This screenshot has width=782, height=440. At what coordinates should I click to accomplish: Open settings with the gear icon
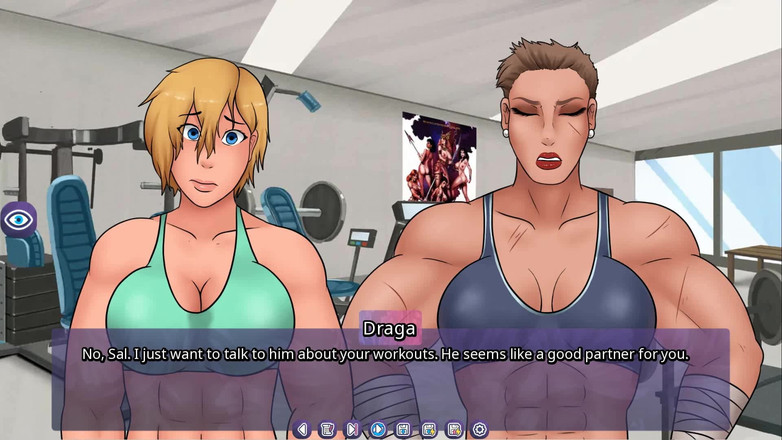coord(480,429)
